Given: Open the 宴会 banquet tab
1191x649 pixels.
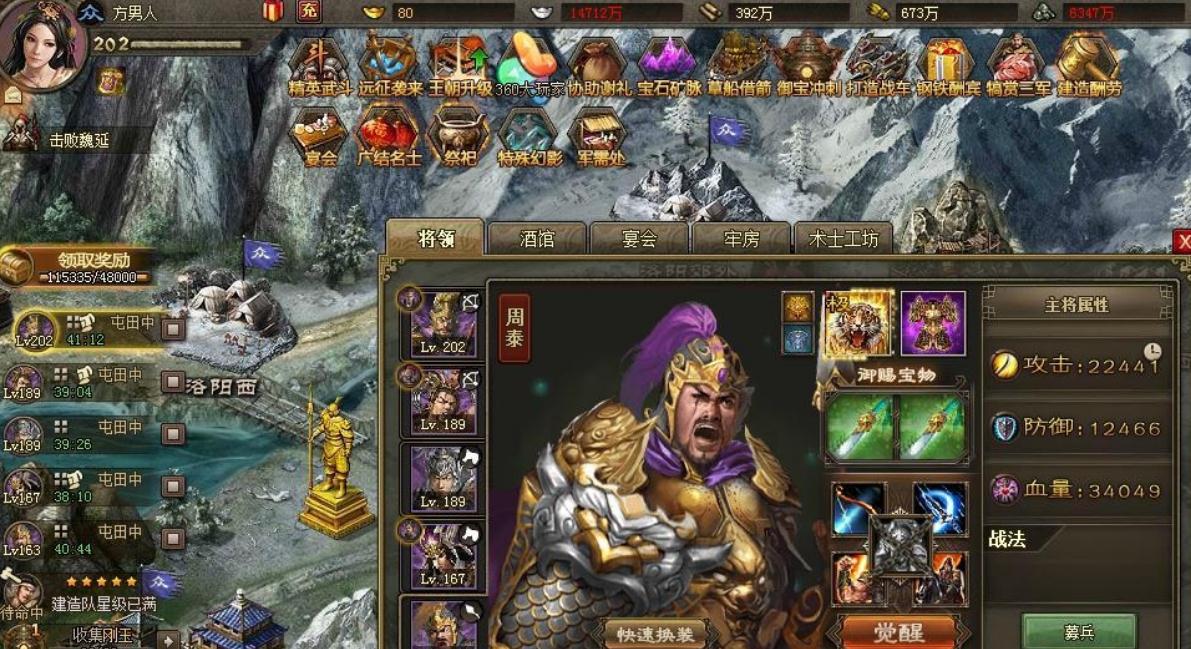Looking at the screenshot, I should 639,239.
